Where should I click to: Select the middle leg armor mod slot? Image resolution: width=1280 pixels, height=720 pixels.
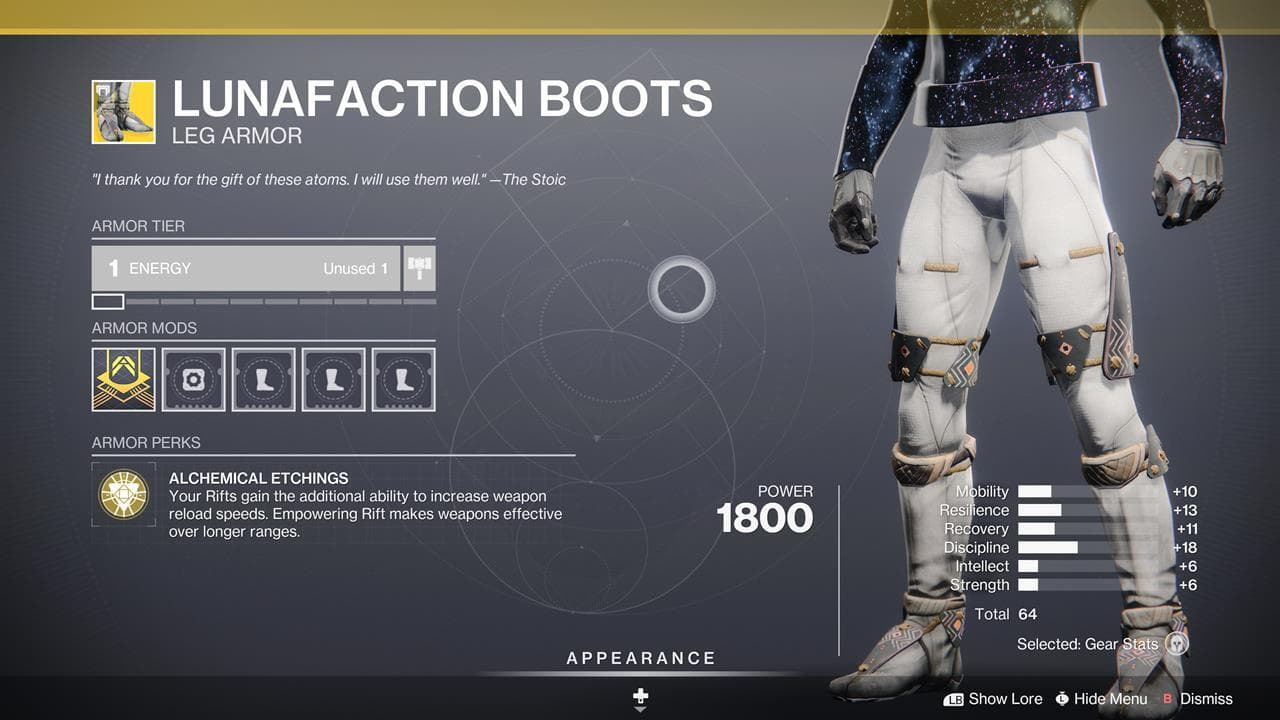point(333,378)
